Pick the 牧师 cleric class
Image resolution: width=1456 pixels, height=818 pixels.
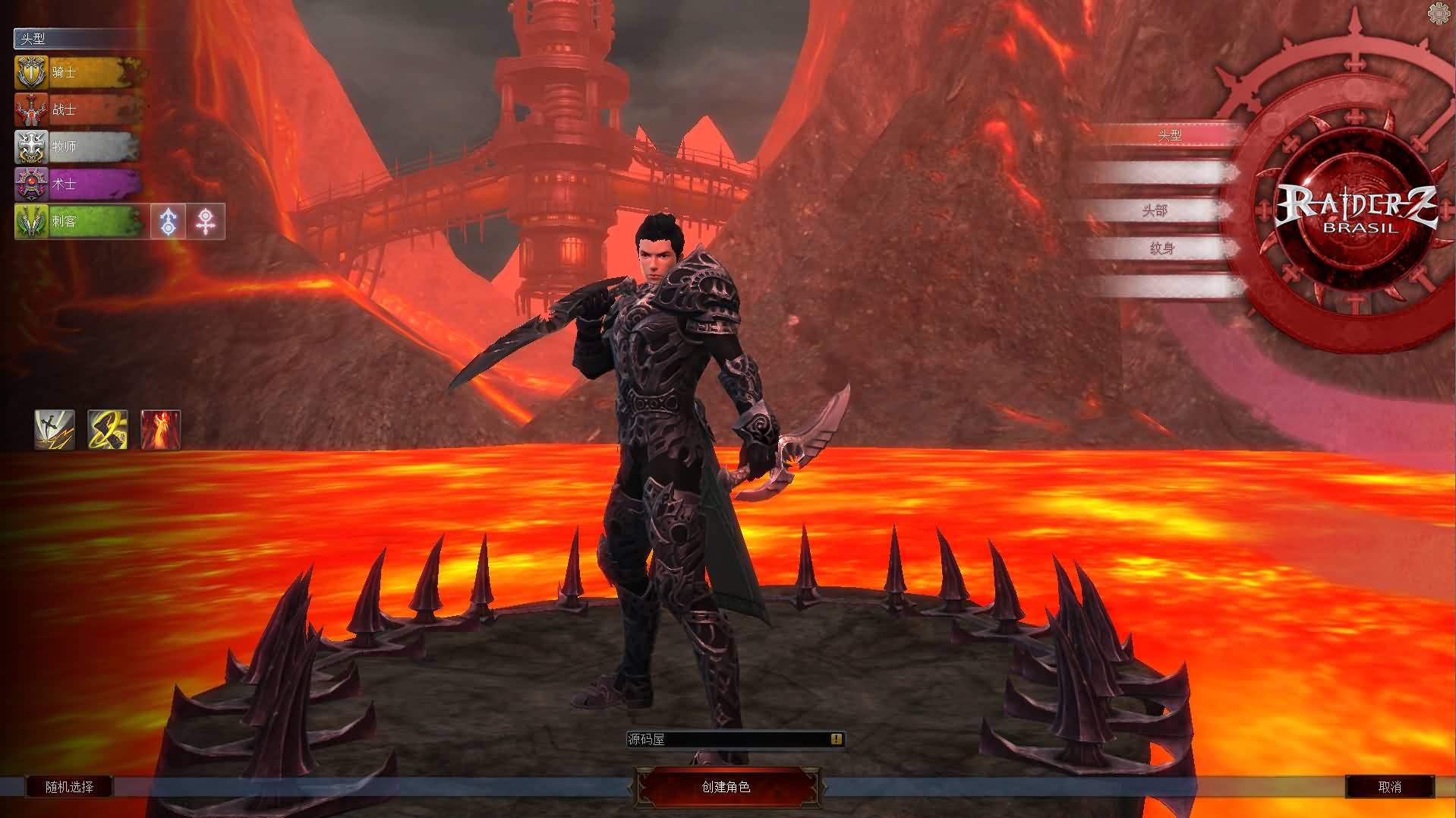[79, 147]
